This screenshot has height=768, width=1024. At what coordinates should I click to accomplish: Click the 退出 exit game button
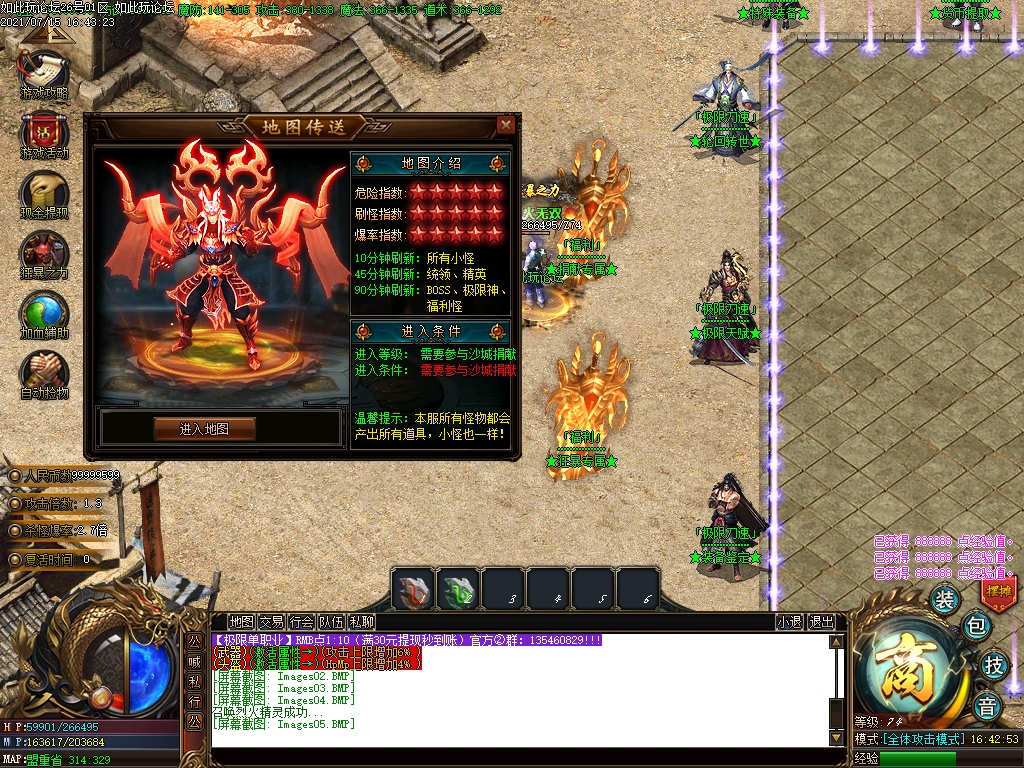[821, 622]
